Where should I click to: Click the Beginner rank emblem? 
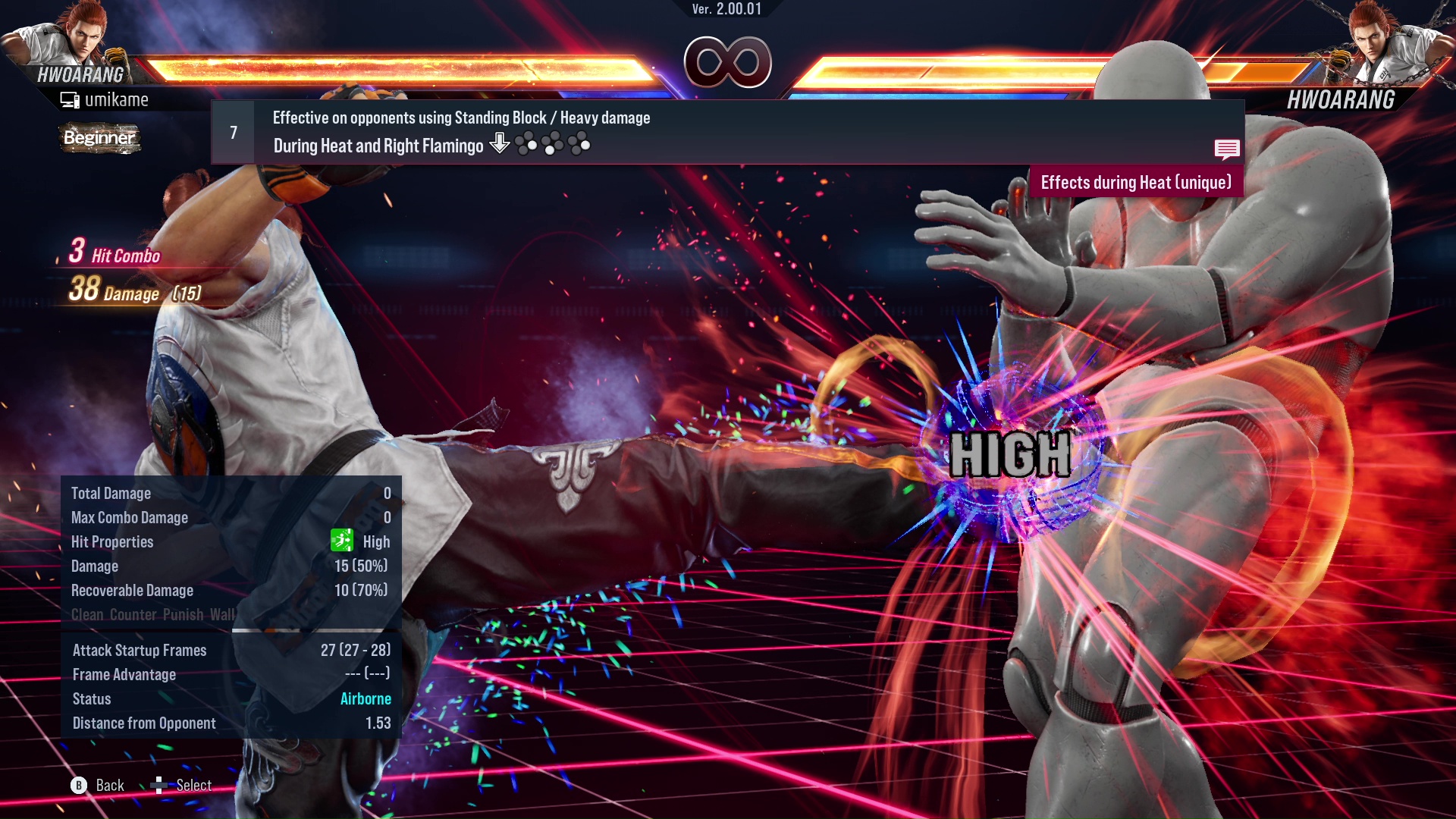[x=99, y=139]
